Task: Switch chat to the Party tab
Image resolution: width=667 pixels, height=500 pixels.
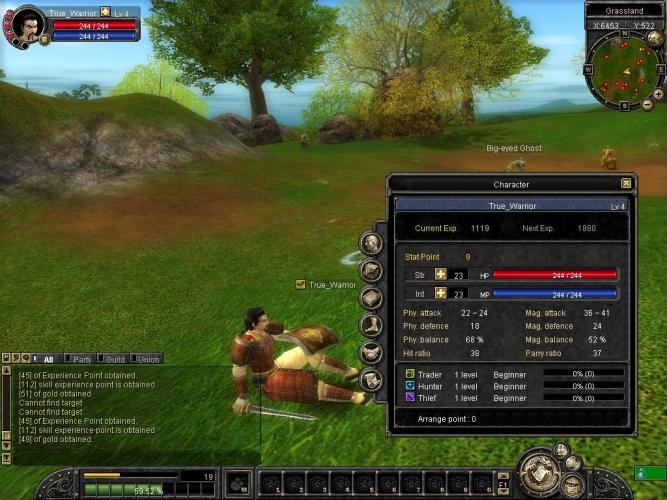Action: pyautogui.click(x=82, y=358)
